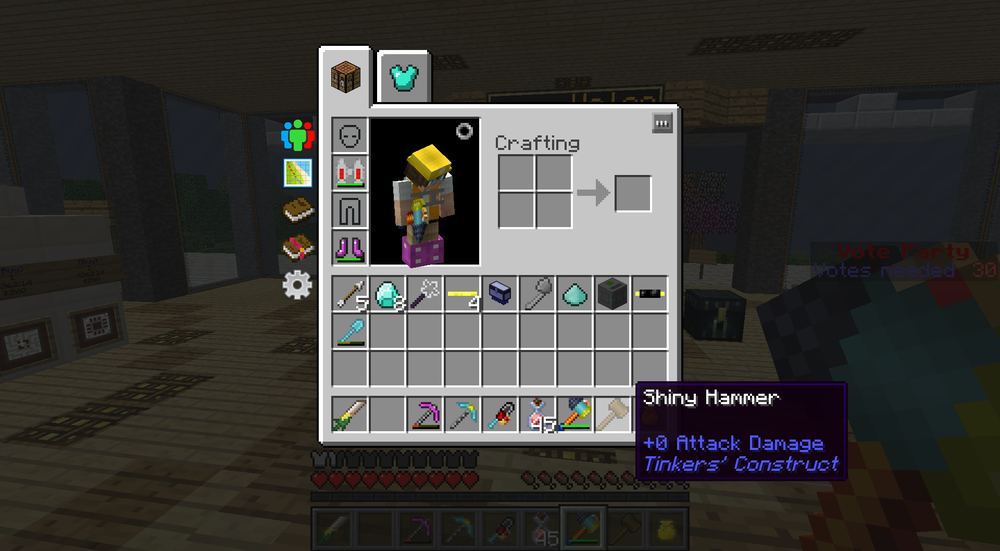
Task: Select the stack of eight diamonds
Action: pos(388,294)
